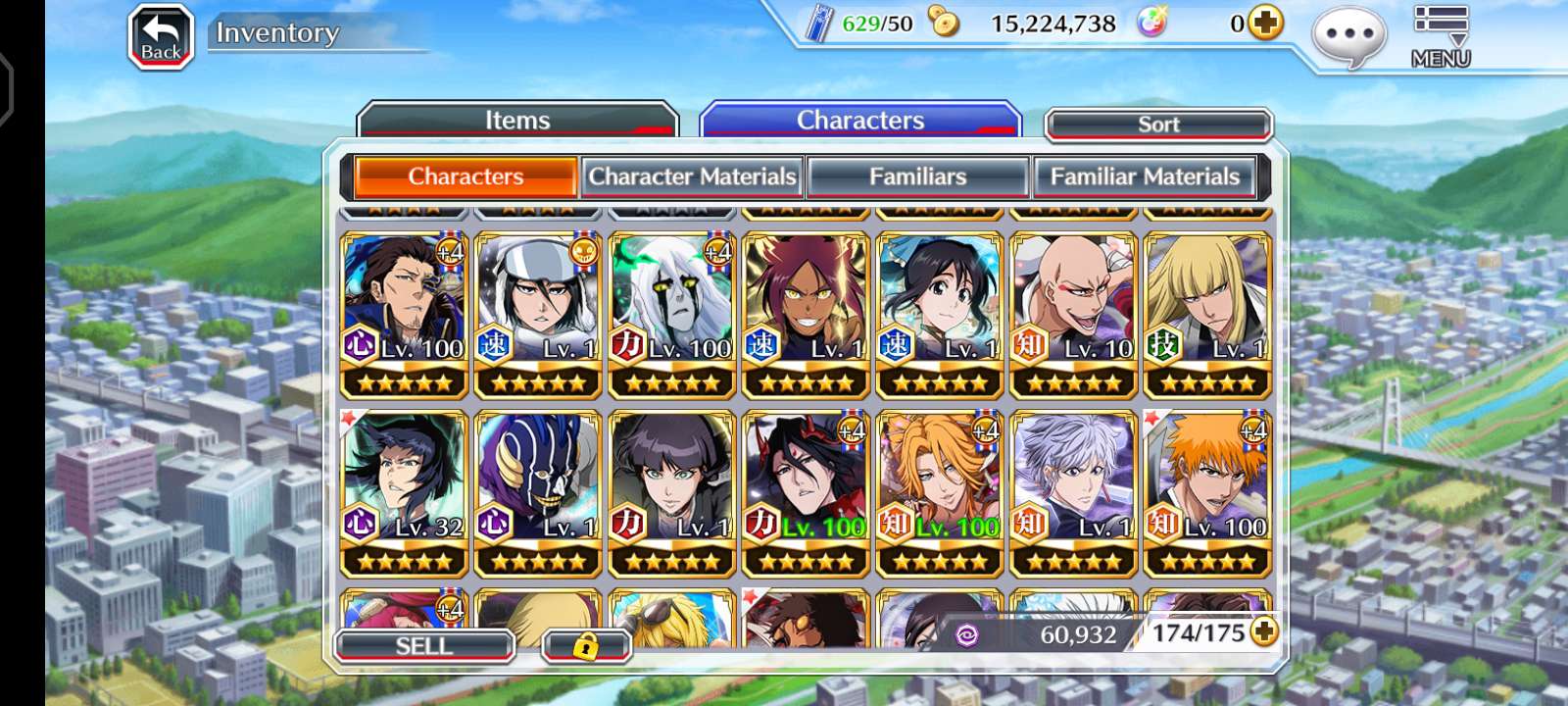Viewport: 1568px width, 706px height.
Task: Select the top Characters tab
Action: pos(860,121)
